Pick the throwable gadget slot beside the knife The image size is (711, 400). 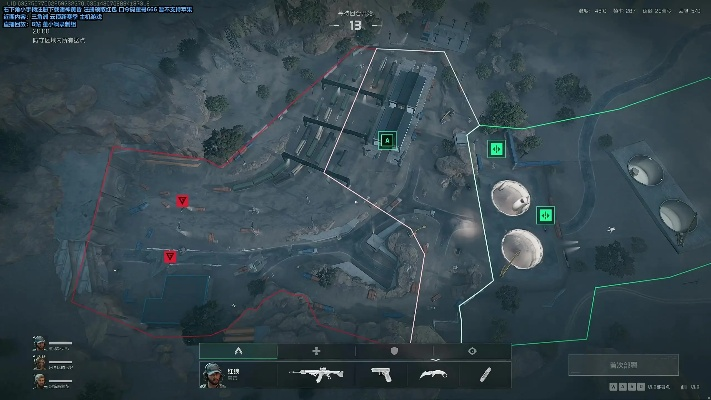(x=485, y=374)
